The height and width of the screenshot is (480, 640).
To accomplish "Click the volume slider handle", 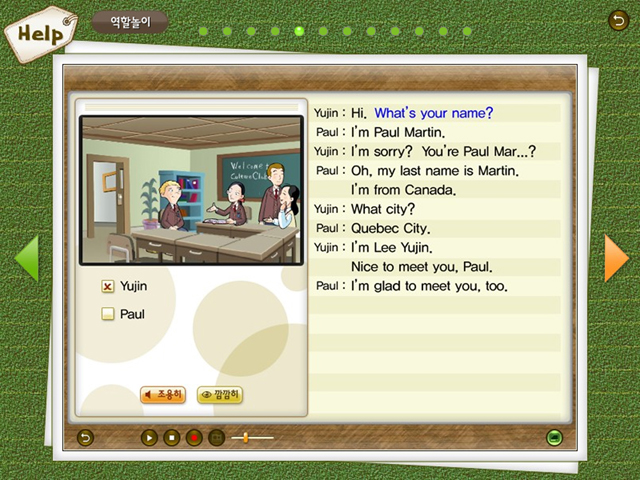I will click(x=246, y=437).
